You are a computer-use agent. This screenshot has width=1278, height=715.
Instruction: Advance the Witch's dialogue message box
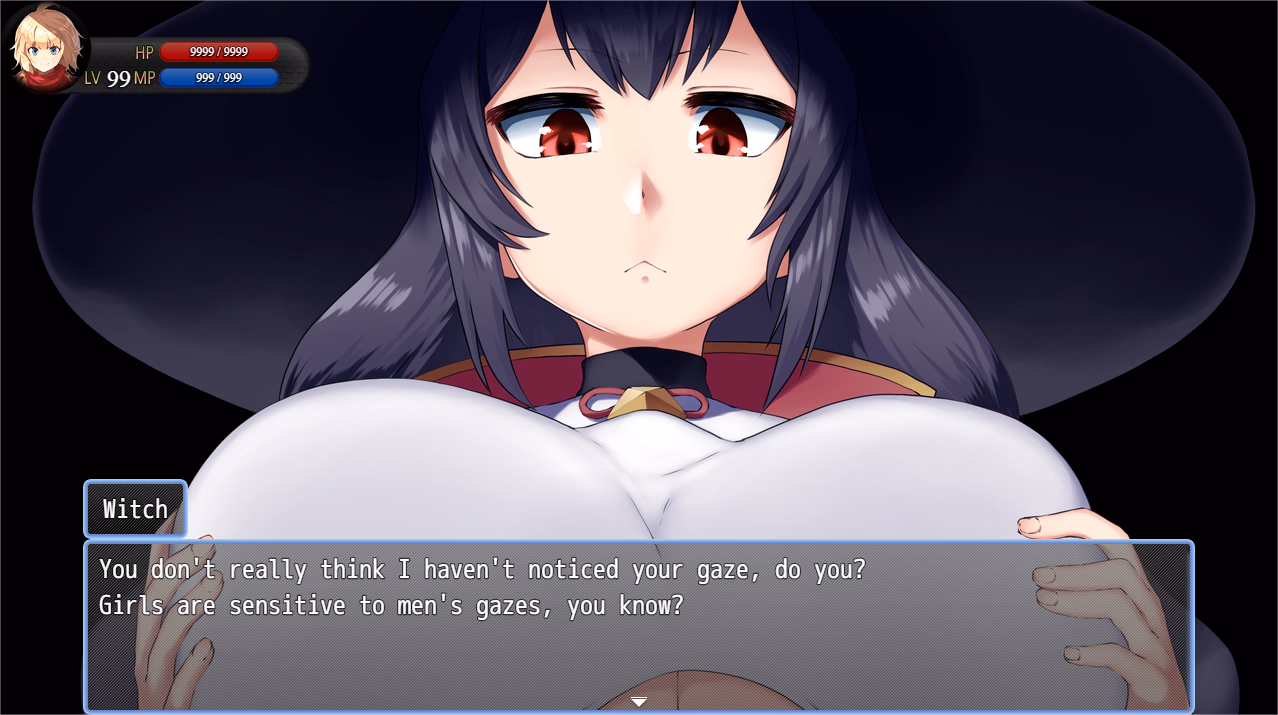coord(638,623)
